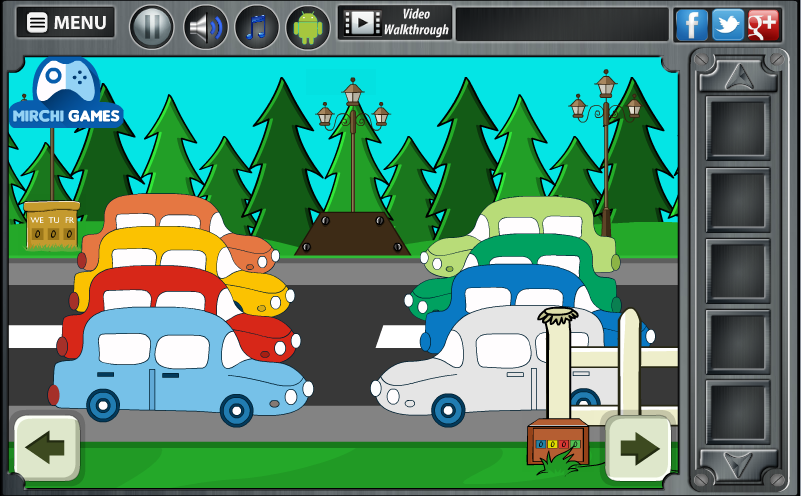Click the Mirchi Games logo
801x496 pixels.
pyautogui.click(x=66, y=96)
